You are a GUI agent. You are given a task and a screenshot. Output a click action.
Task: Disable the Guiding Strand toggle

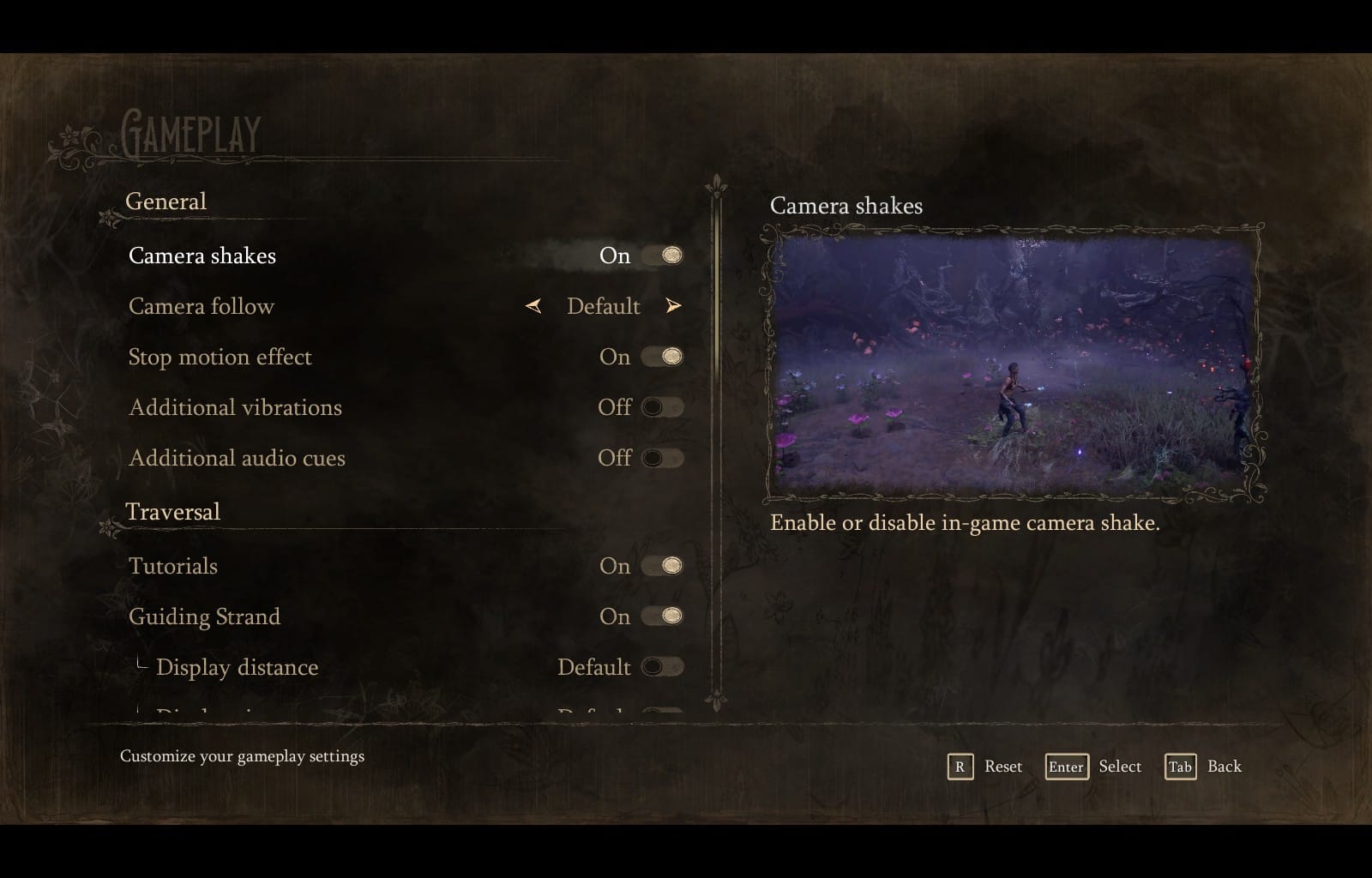[663, 616]
